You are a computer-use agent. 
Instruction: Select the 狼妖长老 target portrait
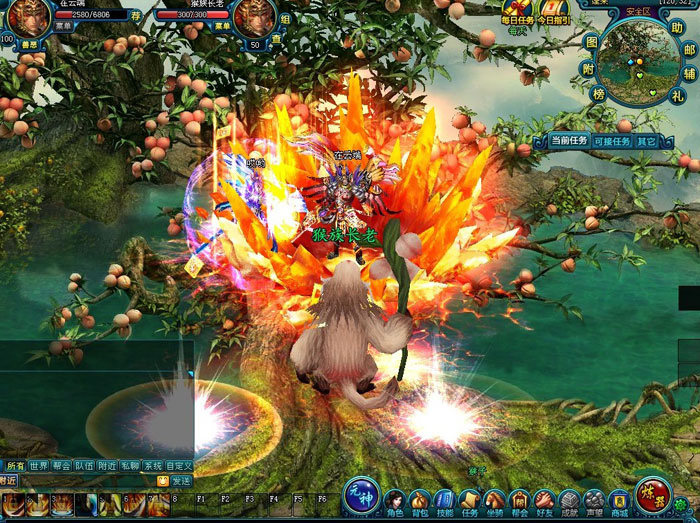coord(254,17)
